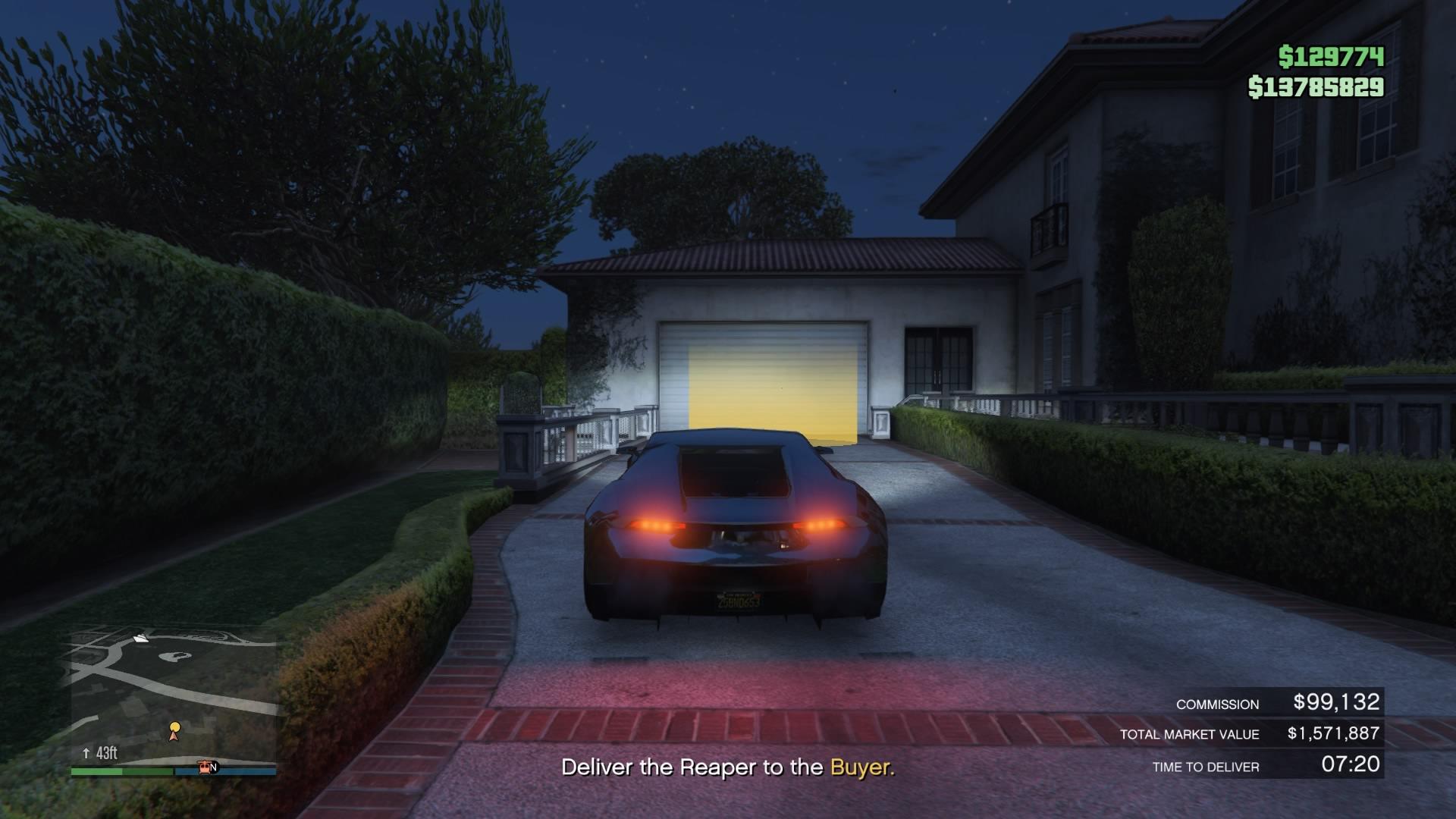Click the 43ft altitude readout label
Screen dimensions: 1456x819
[x=108, y=752]
